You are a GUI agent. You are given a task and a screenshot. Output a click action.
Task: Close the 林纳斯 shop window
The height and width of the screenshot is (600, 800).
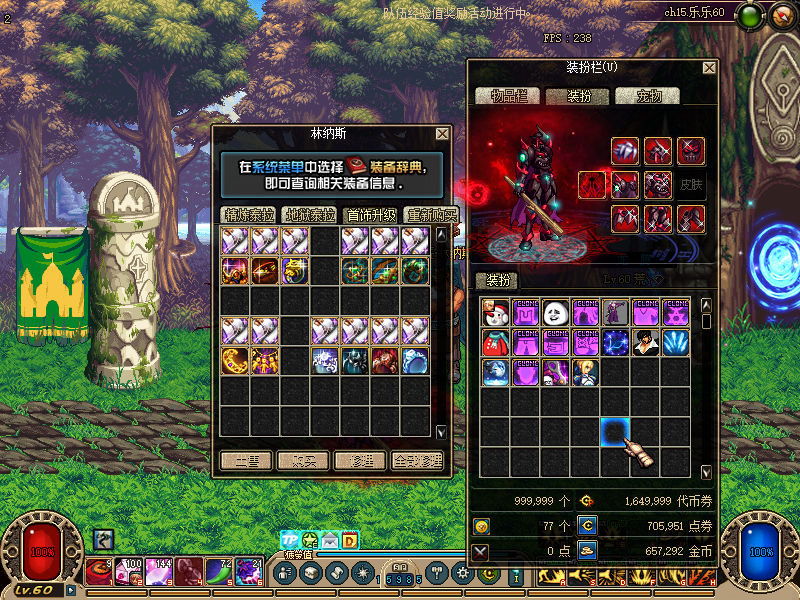(442, 134)
